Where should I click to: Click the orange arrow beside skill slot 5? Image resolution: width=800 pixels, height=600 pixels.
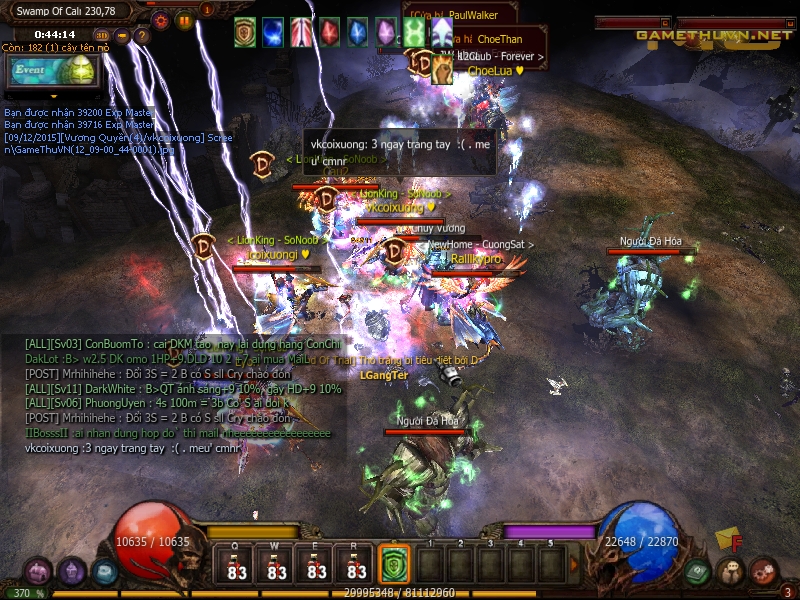tap(572, 565)
